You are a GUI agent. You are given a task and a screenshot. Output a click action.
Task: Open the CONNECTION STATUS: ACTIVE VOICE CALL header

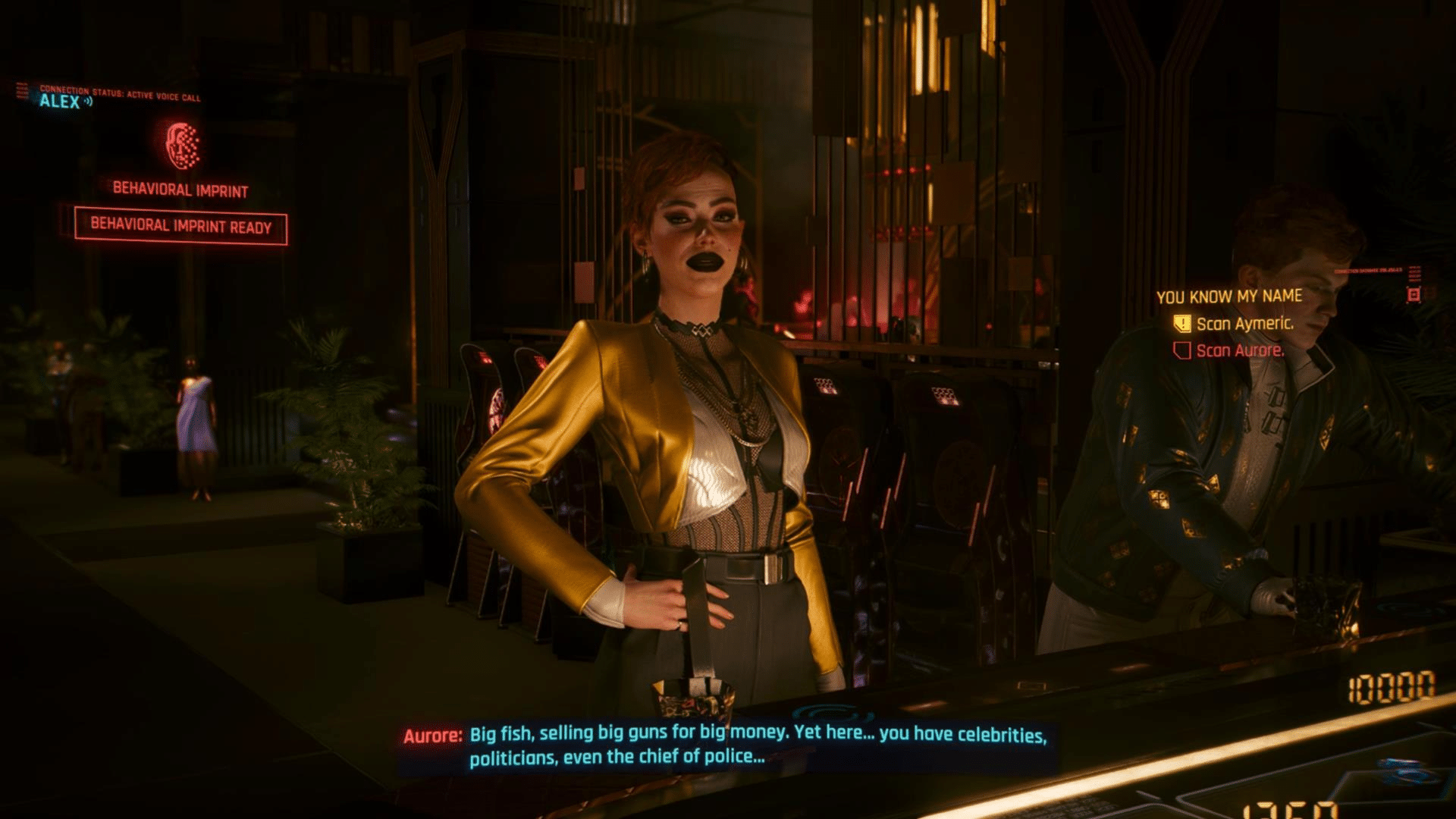(121, 91)
